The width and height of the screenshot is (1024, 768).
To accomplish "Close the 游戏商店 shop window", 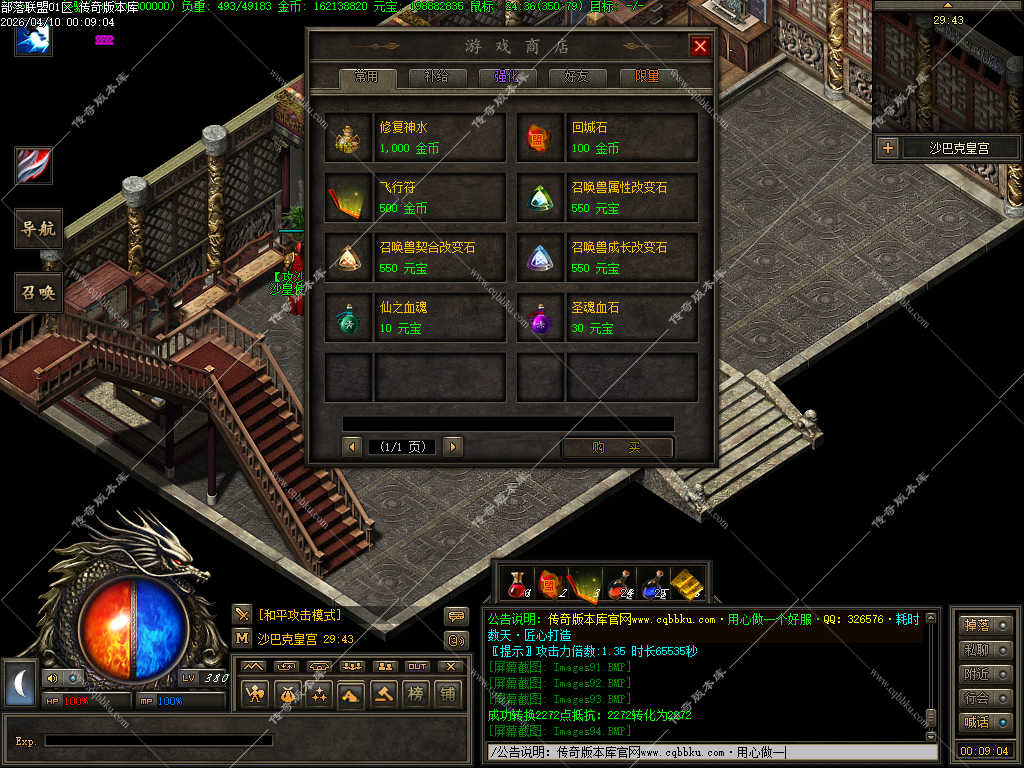I will pos(700,46).
